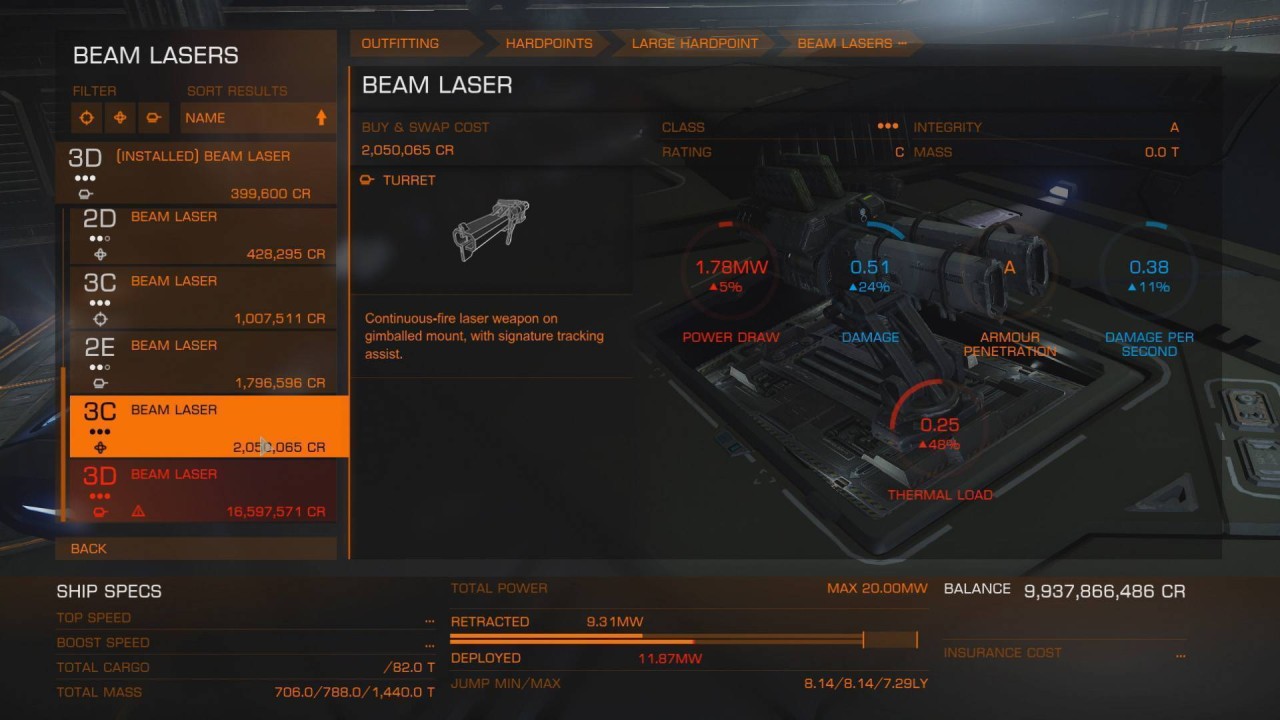Jump to the Large Hardpoint breadcrumb

[x=695, y=44]
